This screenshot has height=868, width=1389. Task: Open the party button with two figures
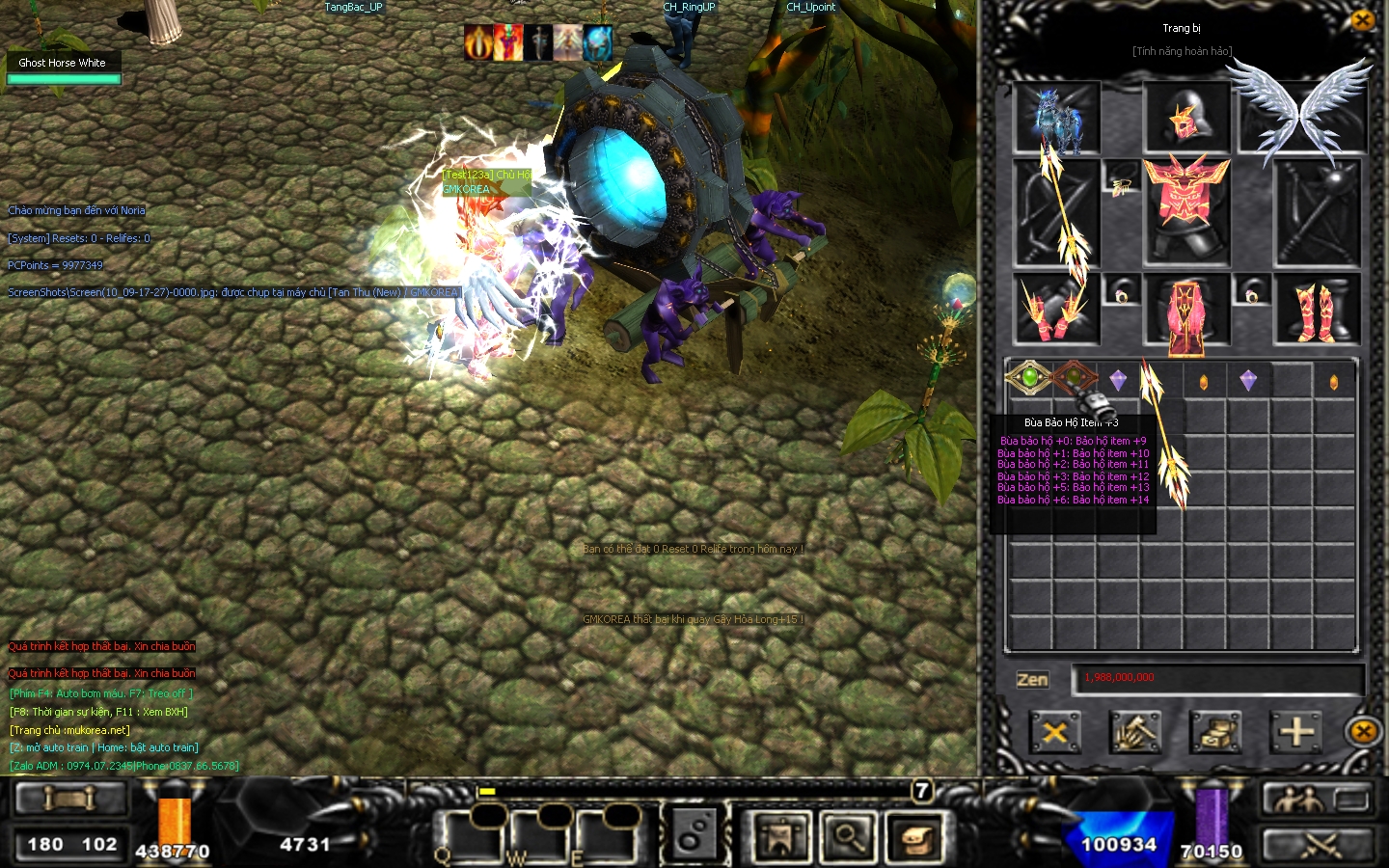1316,798
